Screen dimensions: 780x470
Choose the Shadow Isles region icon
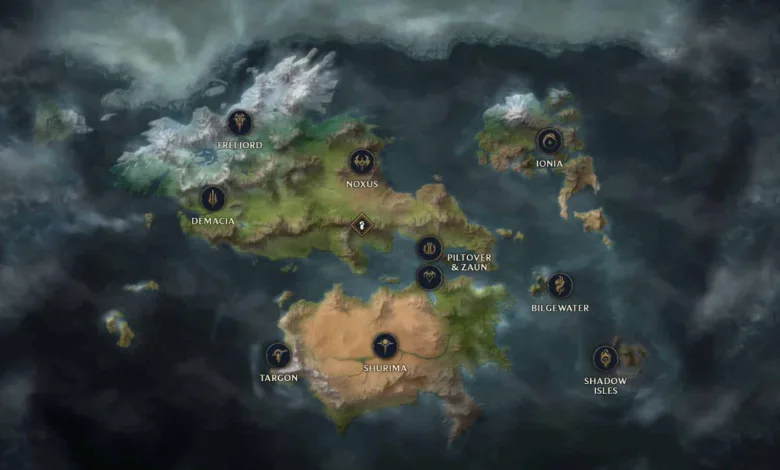[605, 358]
